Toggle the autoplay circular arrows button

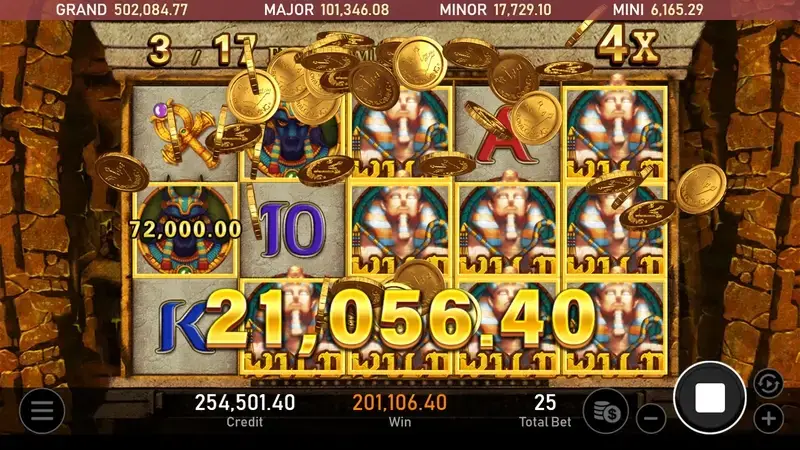tap(768, 382)
